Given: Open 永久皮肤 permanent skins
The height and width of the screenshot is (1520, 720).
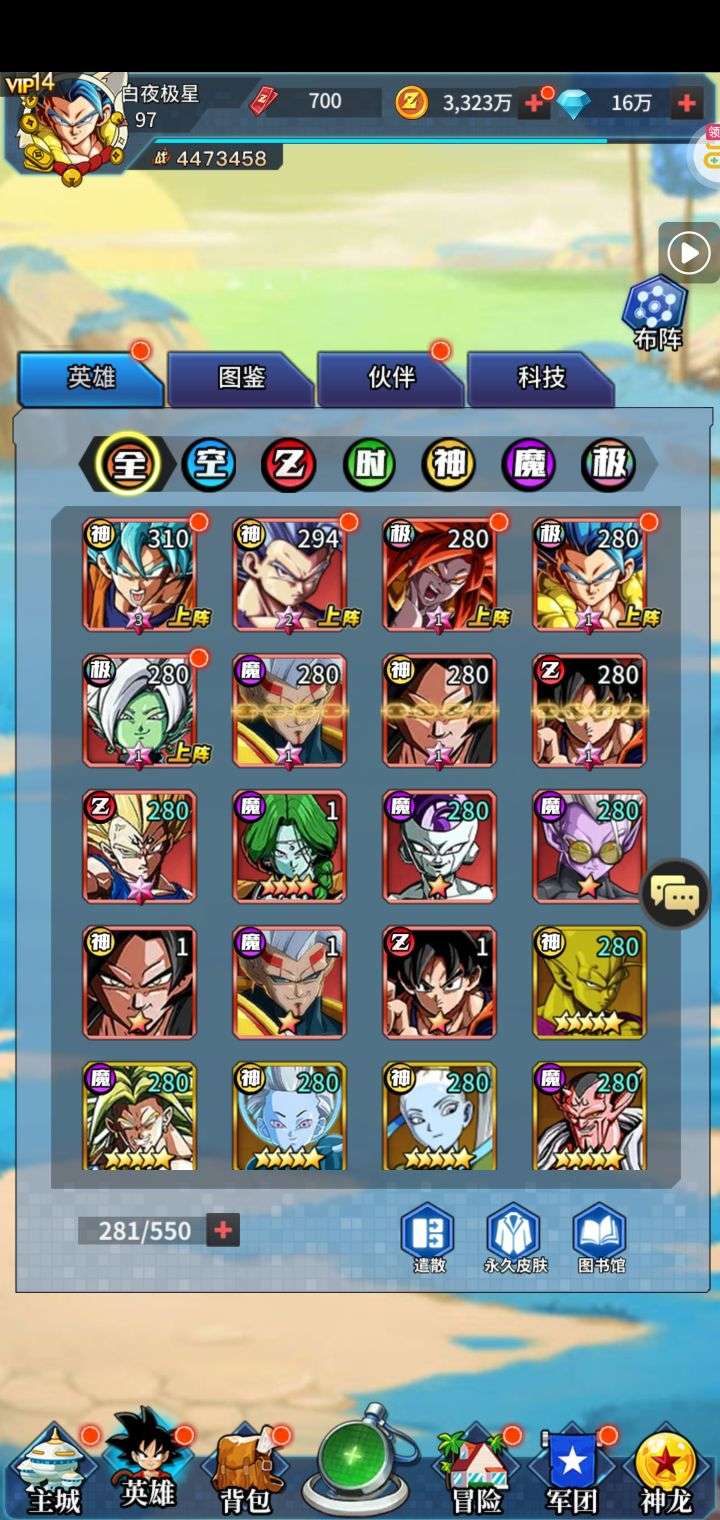Looking at the screenshot, I should click(513, 1238).
